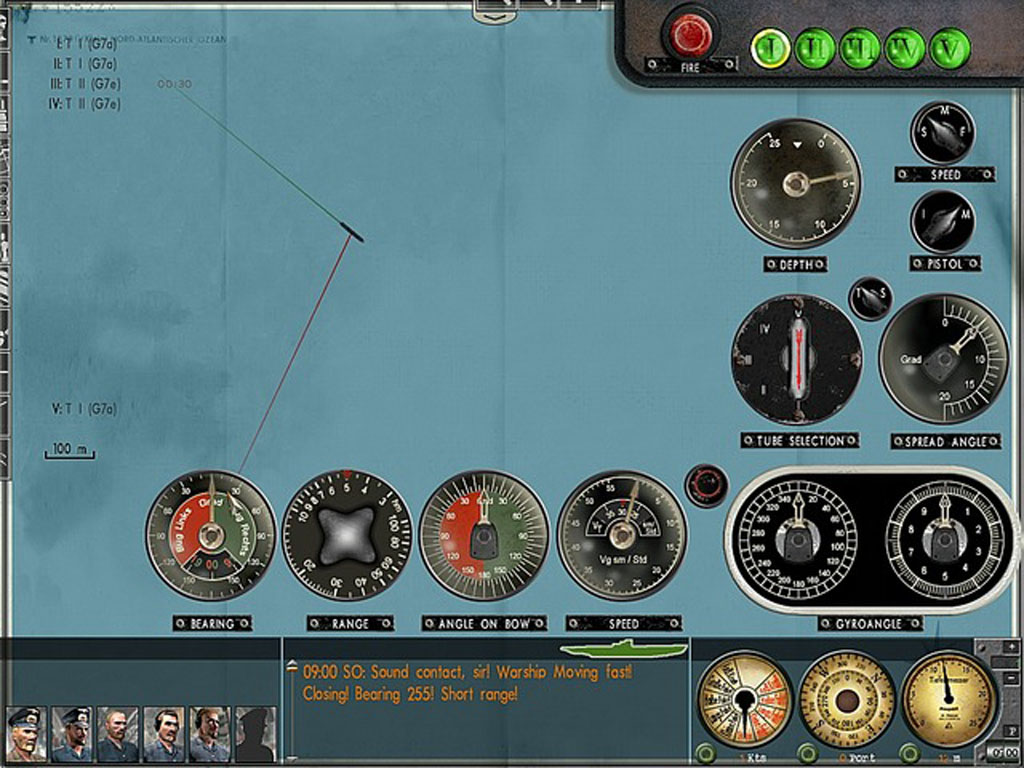This screenshot has height=768, width=1024.
Task: Set the torpedo SPEED knob
Action: (942, 133)
